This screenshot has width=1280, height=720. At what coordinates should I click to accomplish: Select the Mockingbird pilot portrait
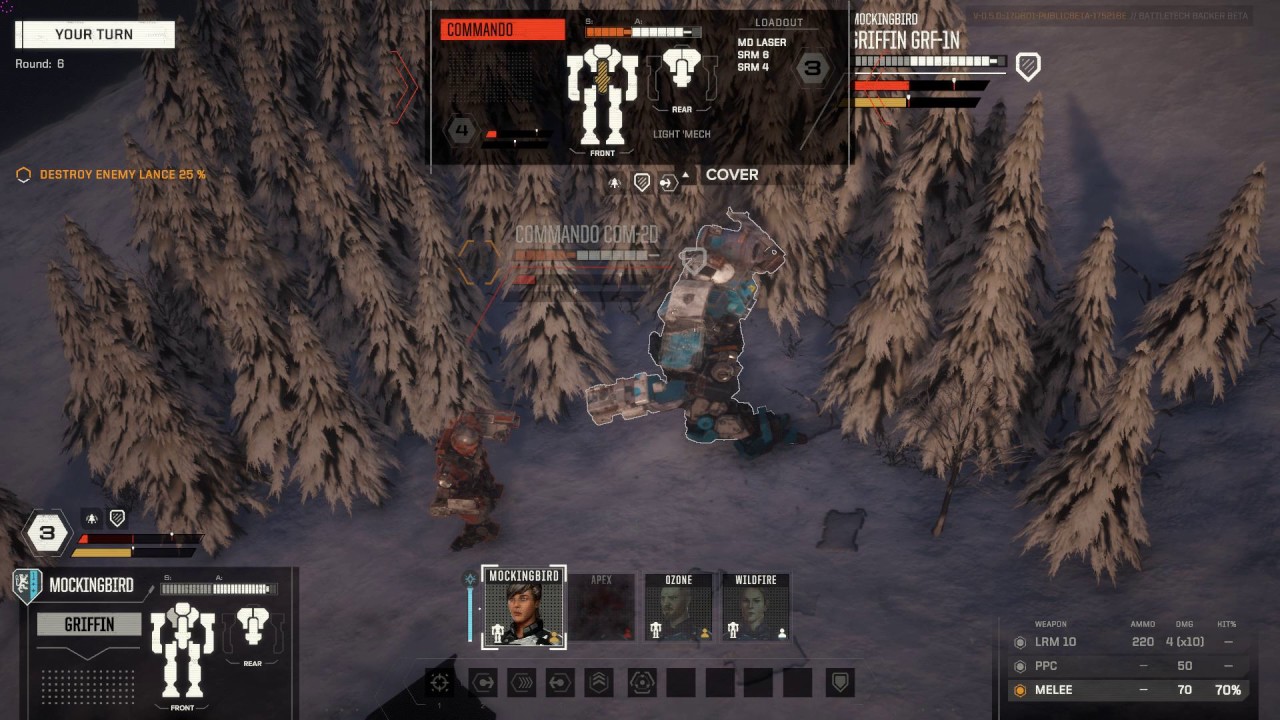click(x=524, y=607)
